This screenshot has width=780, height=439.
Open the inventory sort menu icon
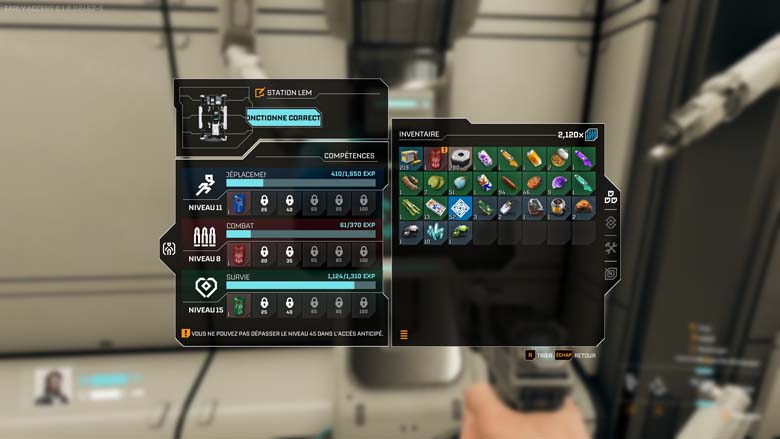404,335
